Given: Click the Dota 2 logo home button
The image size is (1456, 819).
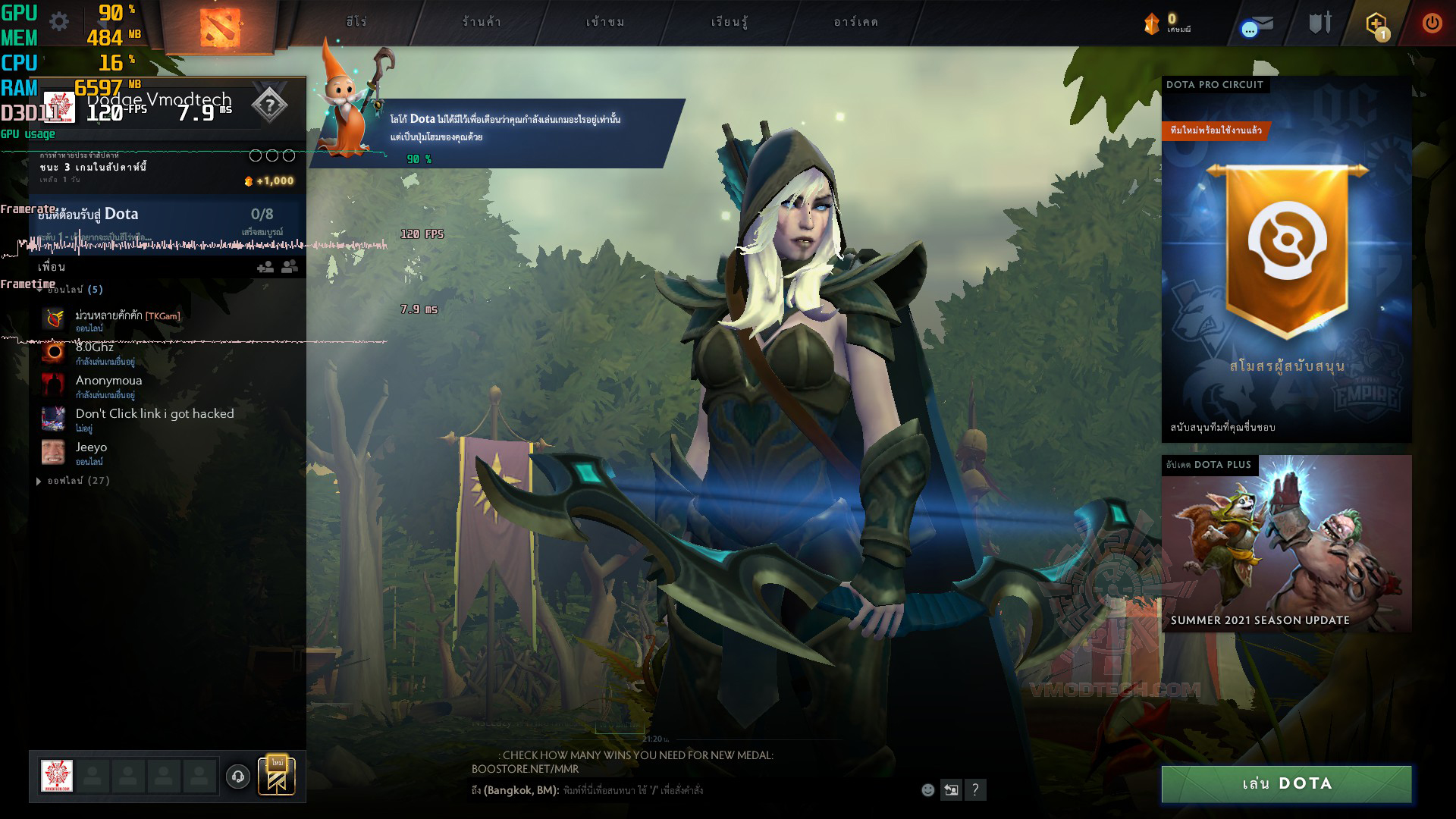Looking at the screenshot, I should pos(220,27).
